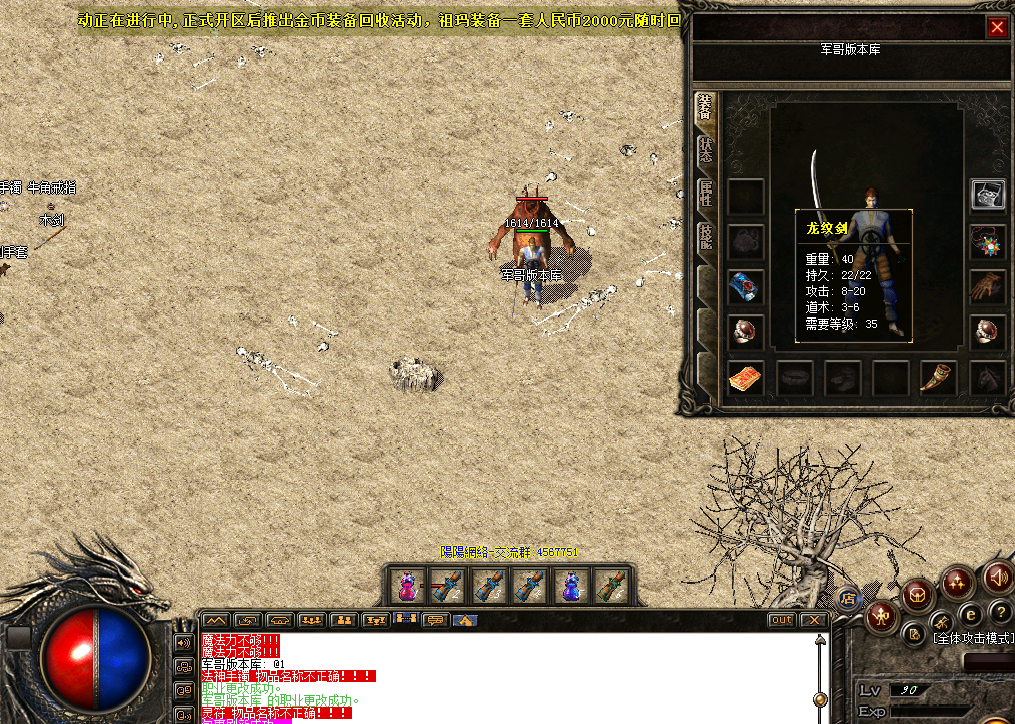Toggle the round speaker sound button
Screen dimensions: 1015x724
tap(997, 577)
